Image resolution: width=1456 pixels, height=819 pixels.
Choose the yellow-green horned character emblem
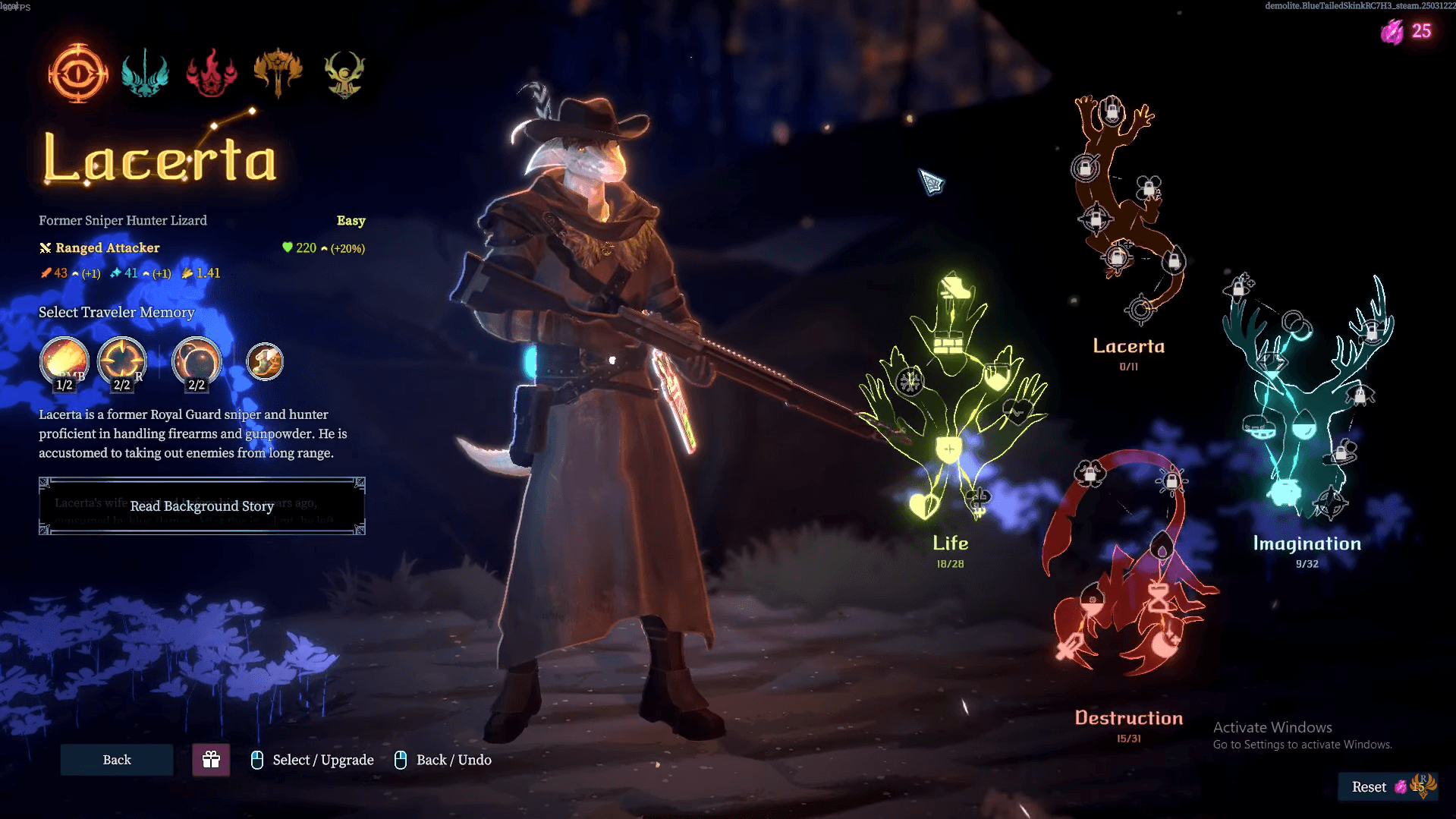tap(344, 74)
